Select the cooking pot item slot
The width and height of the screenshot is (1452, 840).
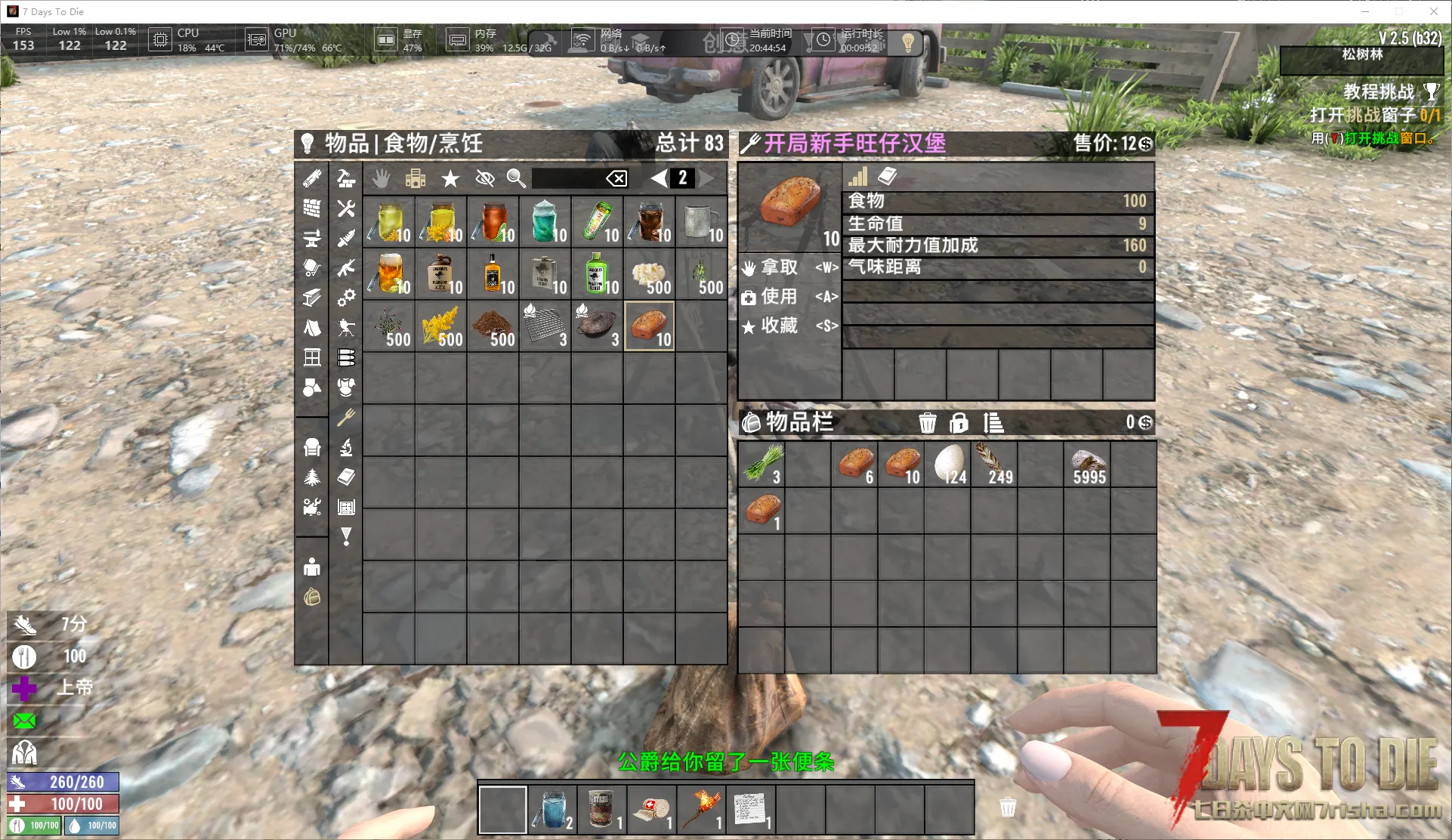[597, 326]
